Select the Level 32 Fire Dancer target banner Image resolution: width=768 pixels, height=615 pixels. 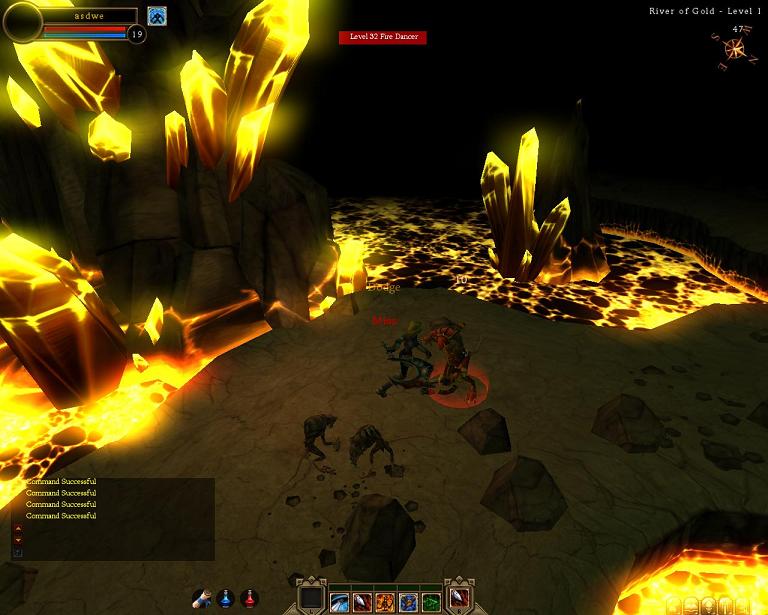coord(383,37)
